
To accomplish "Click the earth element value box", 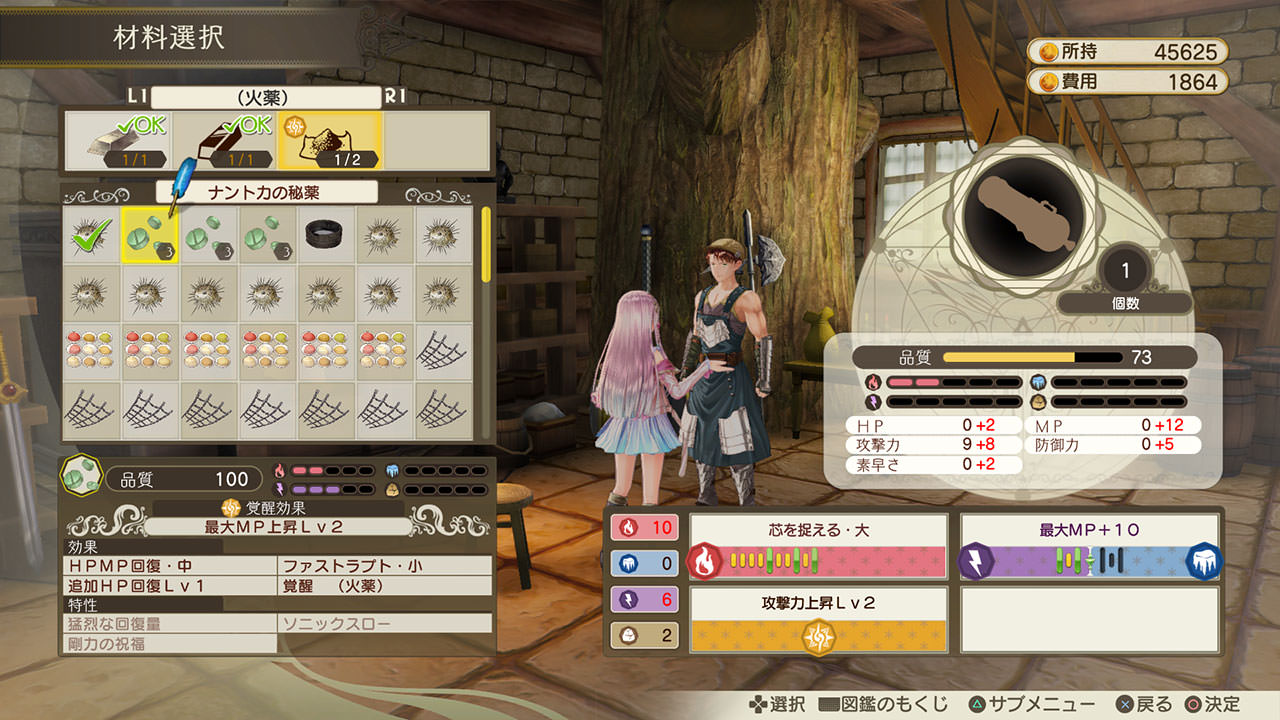I will pyautogui.click(x=644, y=635).
